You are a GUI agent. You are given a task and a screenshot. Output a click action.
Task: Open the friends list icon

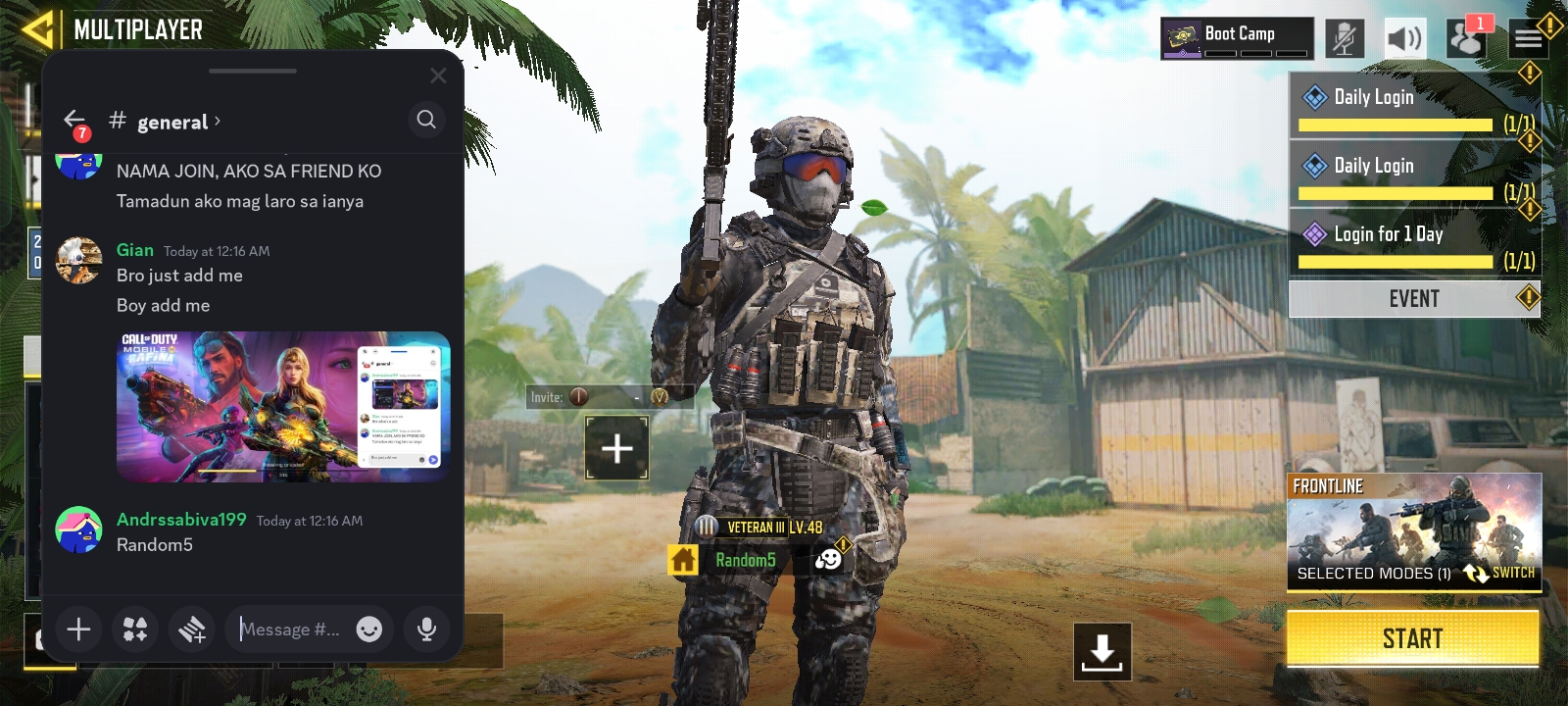(x=1466, y=39)
